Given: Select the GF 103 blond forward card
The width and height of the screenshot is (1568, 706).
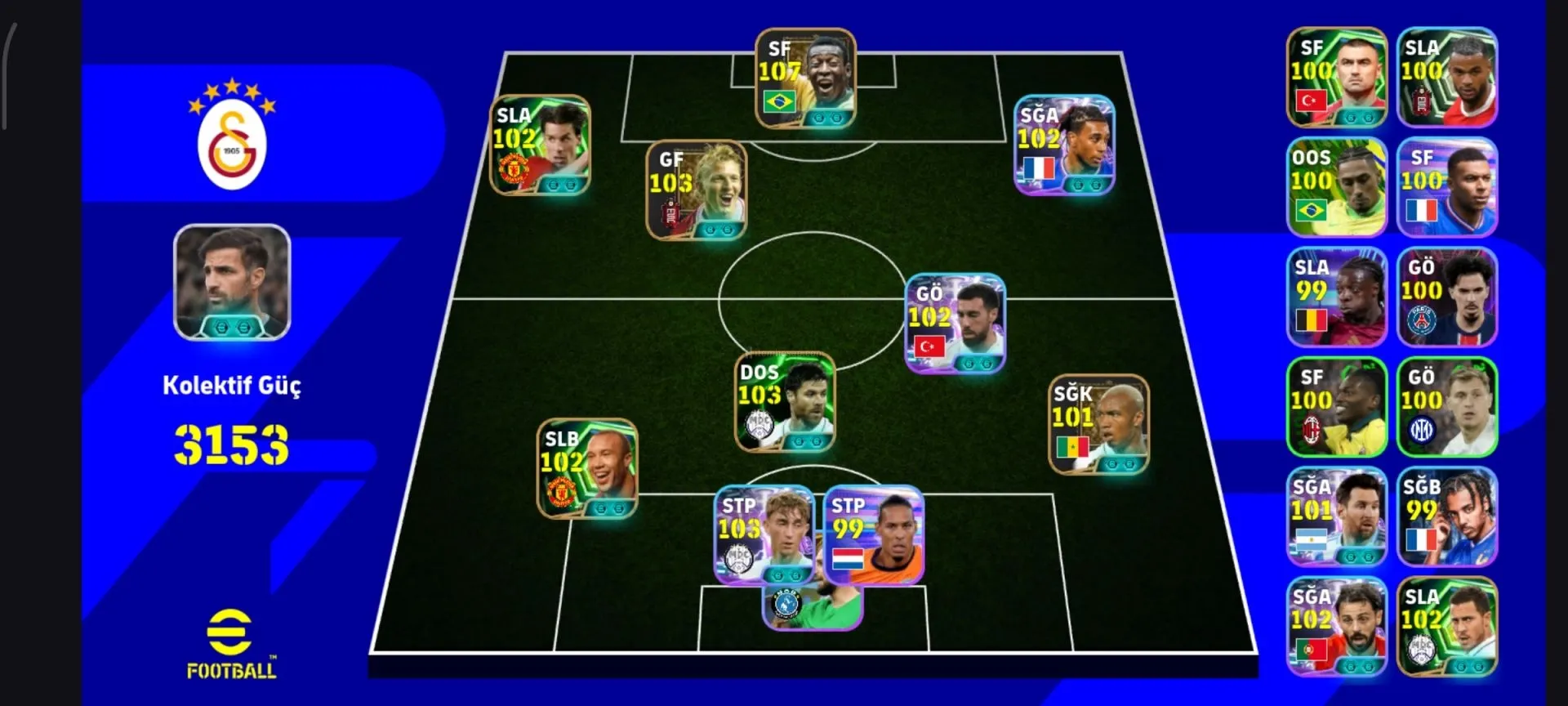Looking at the screenshot, I should (x=697, y=190).
